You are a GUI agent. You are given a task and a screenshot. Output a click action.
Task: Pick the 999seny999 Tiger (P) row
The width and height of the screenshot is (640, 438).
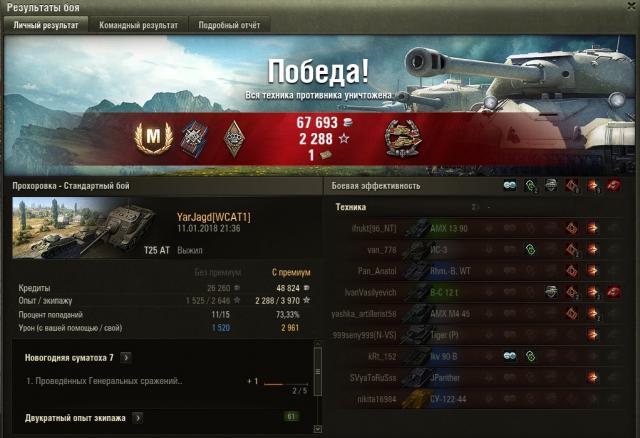click(x=480, y=335)
